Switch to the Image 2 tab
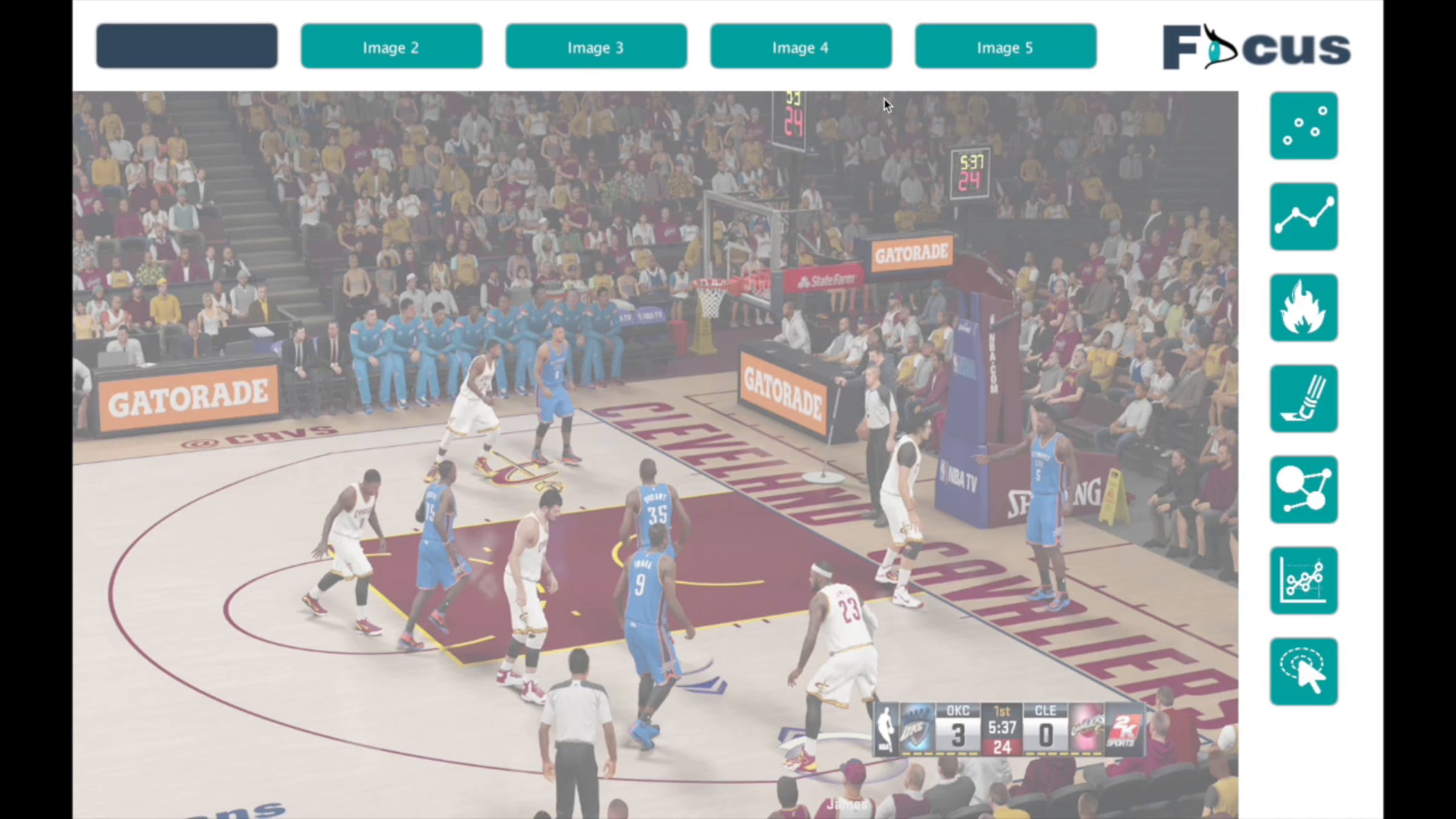The width and height of the screenshot is (1456, 819). pos(391,46)
